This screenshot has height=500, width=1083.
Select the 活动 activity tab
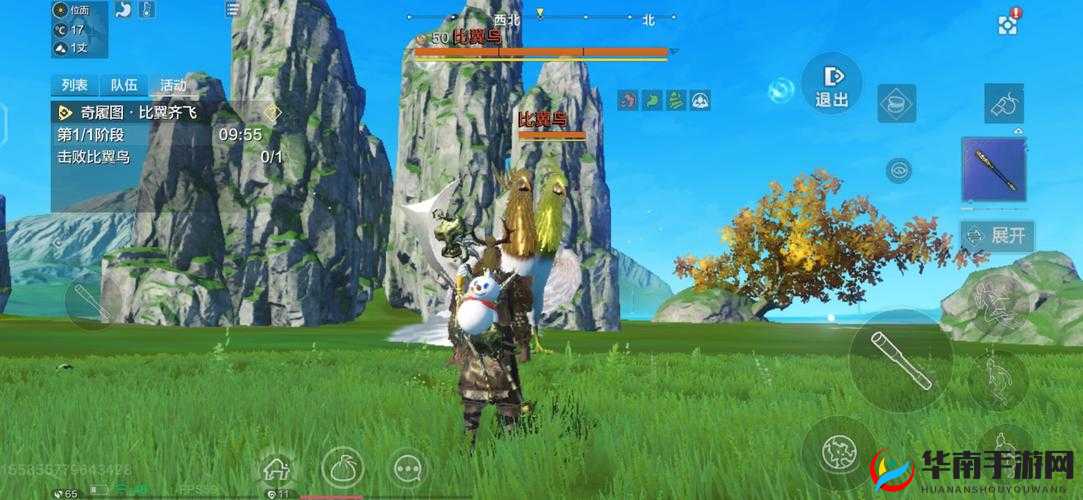pyautogui.click(x=172, y=85)
